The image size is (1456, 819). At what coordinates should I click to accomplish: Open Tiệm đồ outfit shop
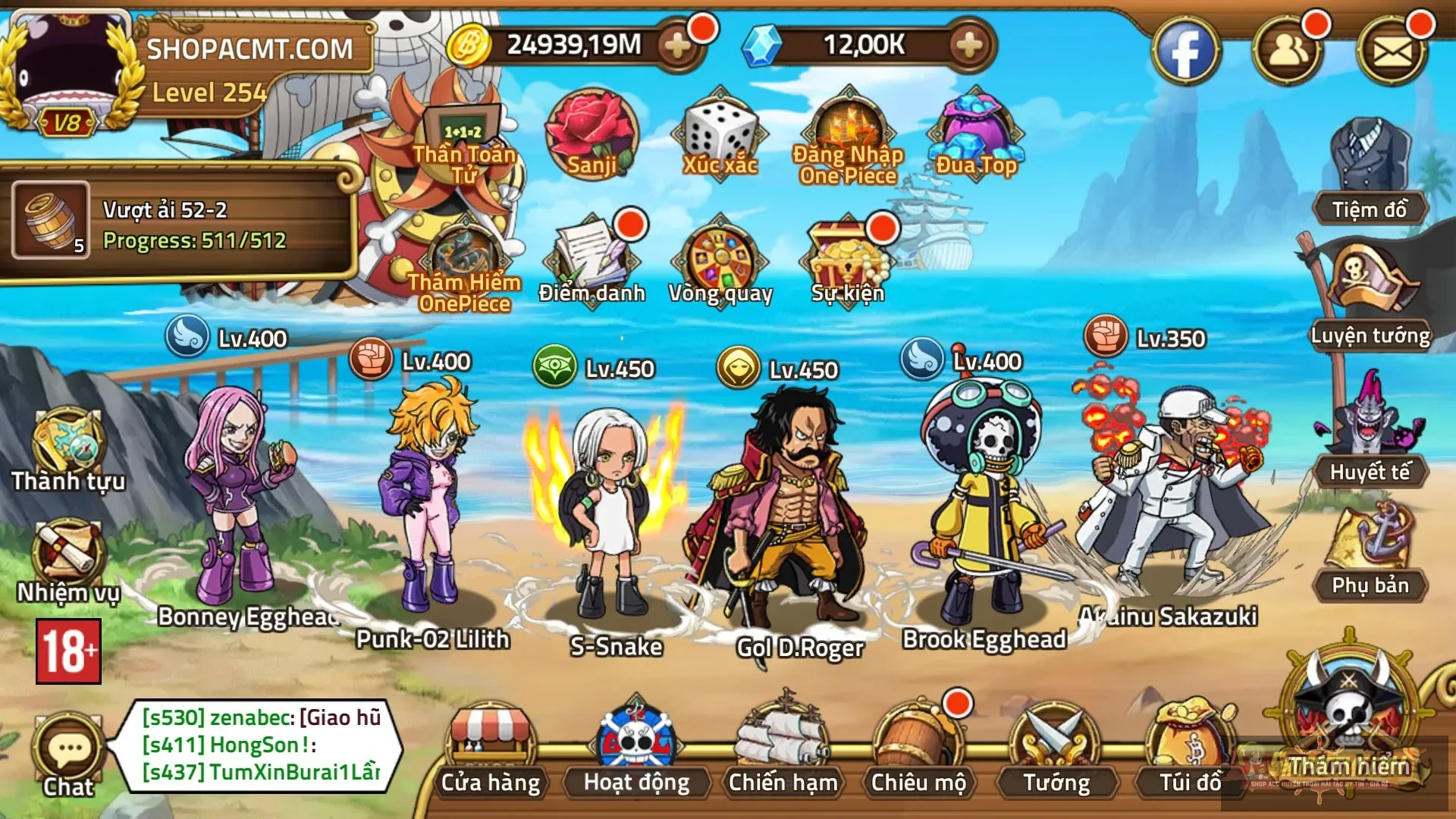coord(1370,171)
